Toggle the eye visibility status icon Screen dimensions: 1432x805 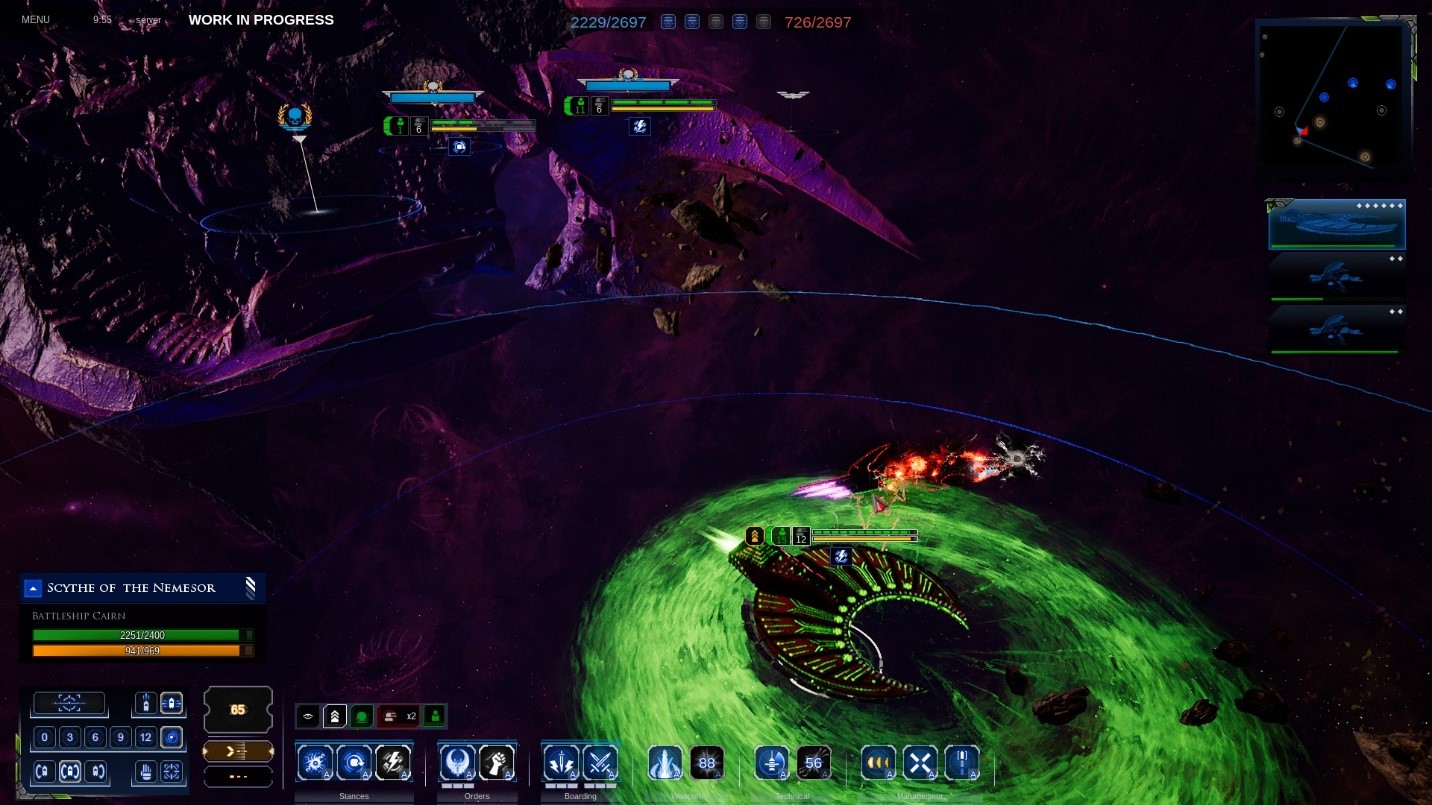point(309,716)
